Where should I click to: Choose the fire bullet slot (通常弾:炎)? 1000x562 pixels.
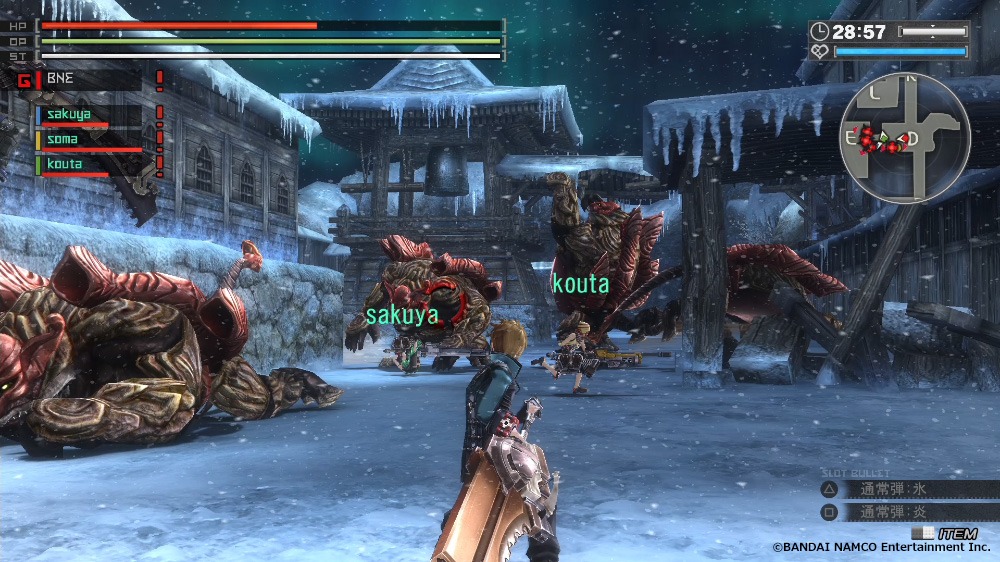895,512
